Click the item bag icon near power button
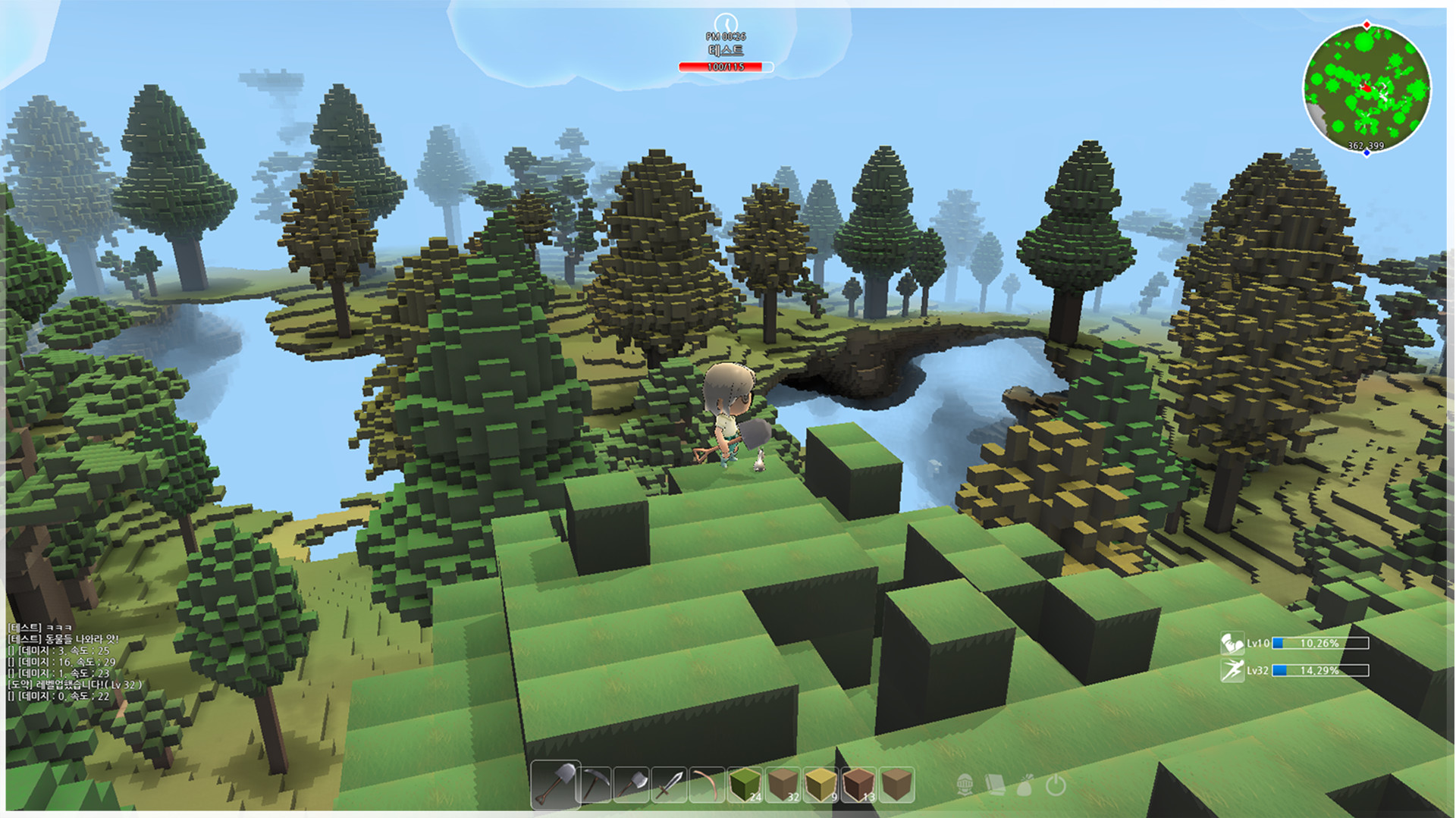Viewport: 1456px width, 818px height. (1026, 786)
